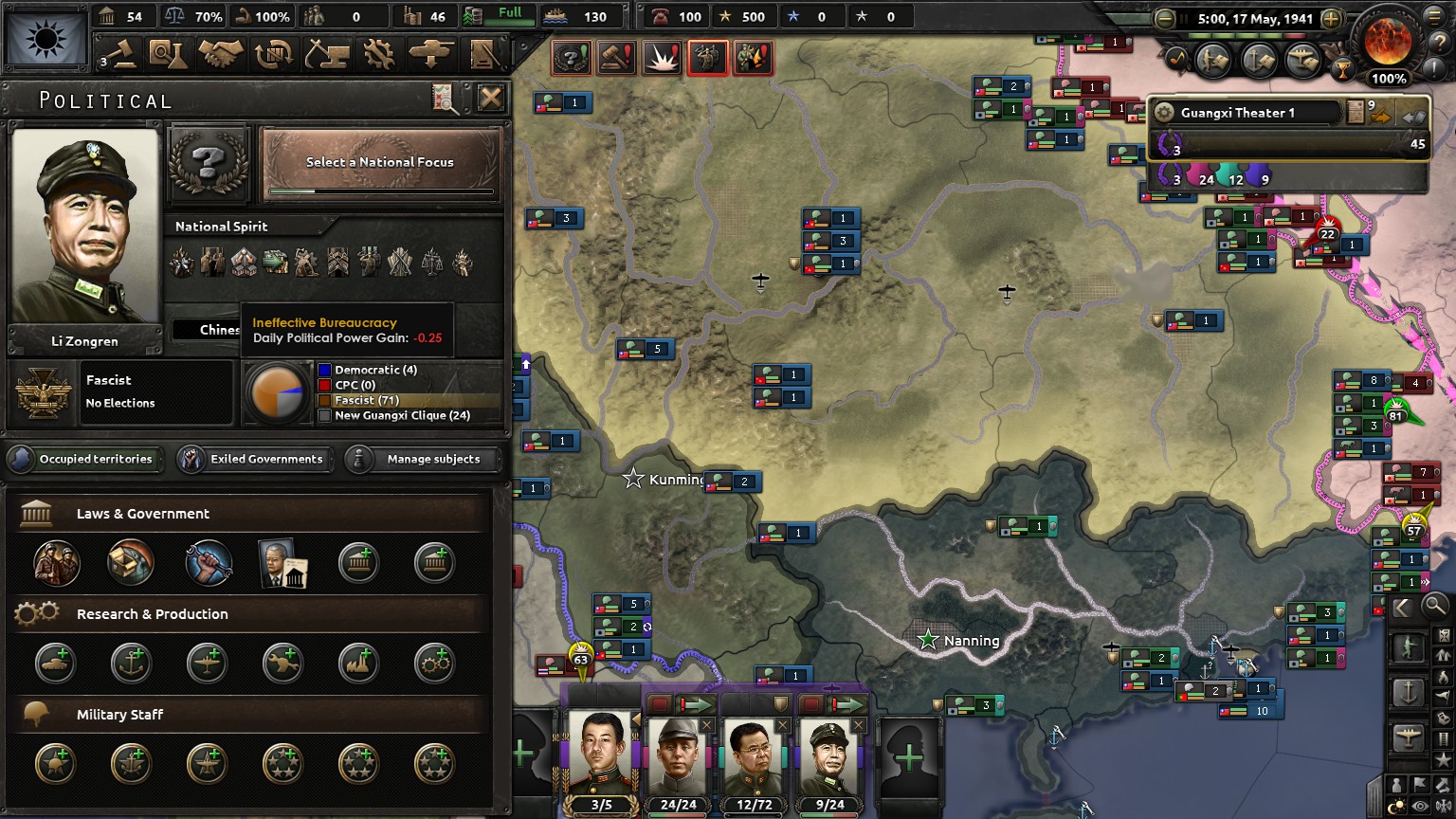Click the explosion war alert icon
Screen dimensions: 1456x819
662,57
